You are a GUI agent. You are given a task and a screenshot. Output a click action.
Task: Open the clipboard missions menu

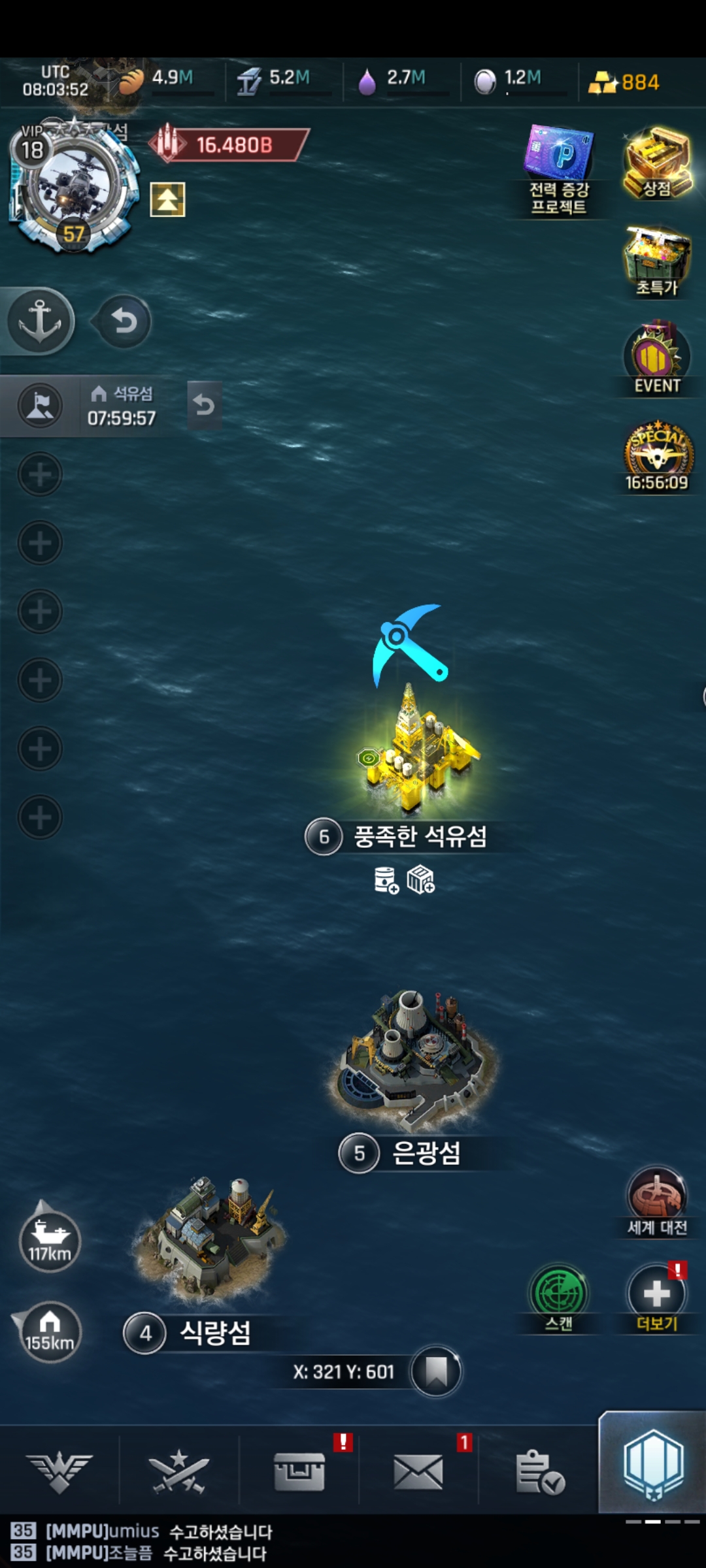click(539, 1471)
